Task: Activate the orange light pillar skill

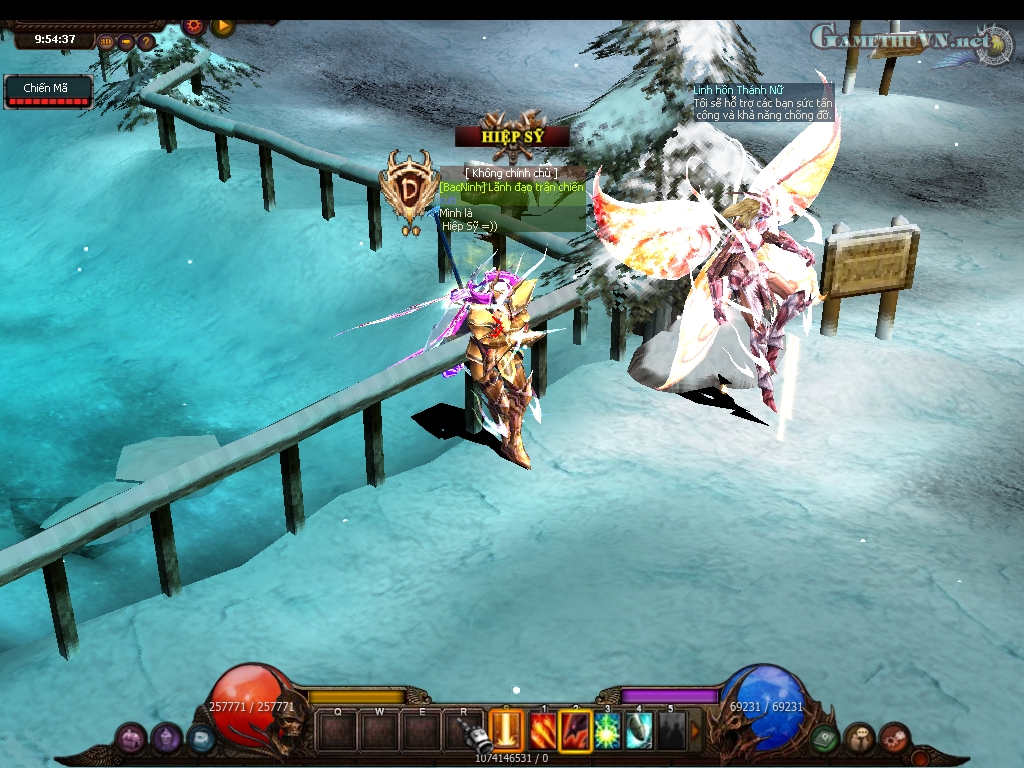Action: tap(507, 730)
